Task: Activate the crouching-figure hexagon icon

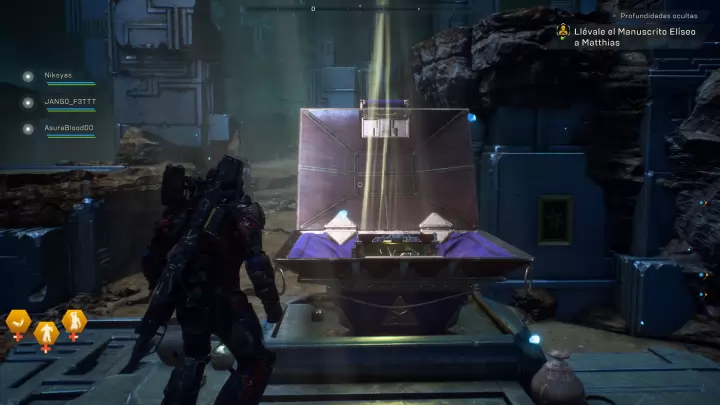Action: point(74,322)
